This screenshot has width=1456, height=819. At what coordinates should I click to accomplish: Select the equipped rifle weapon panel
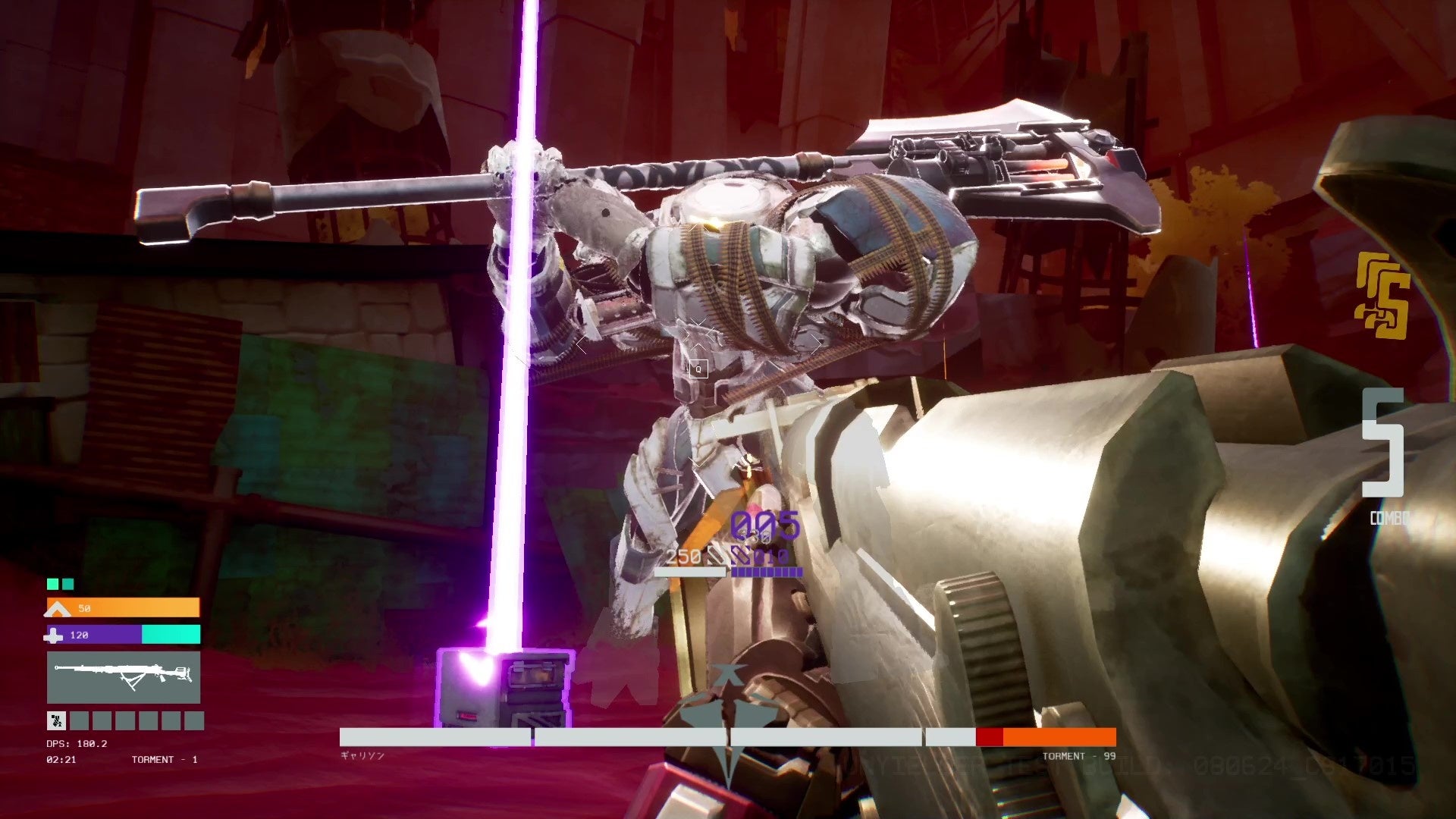[124, 677]
